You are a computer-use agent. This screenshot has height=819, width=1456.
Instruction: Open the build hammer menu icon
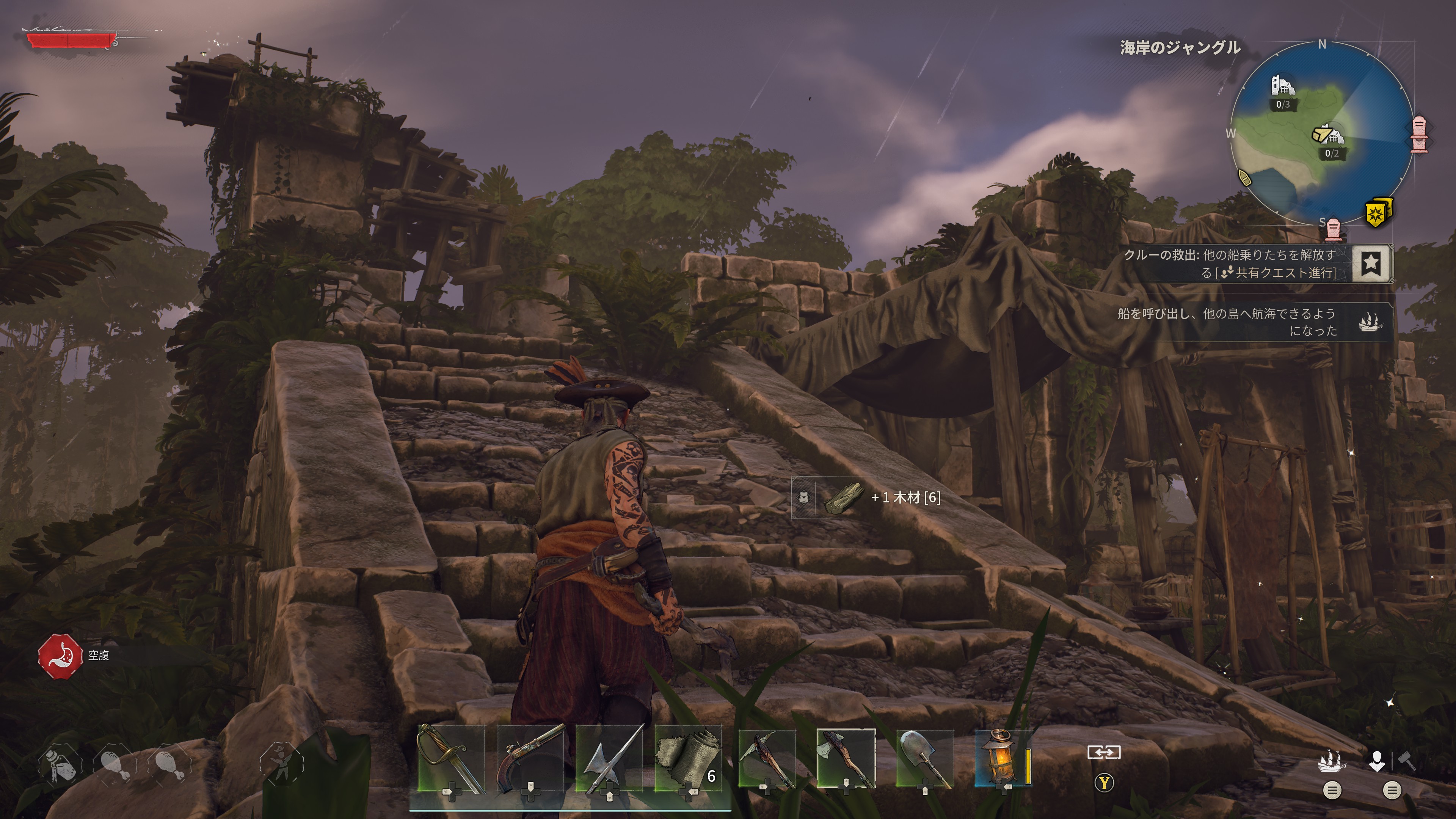pos(1406,761)
